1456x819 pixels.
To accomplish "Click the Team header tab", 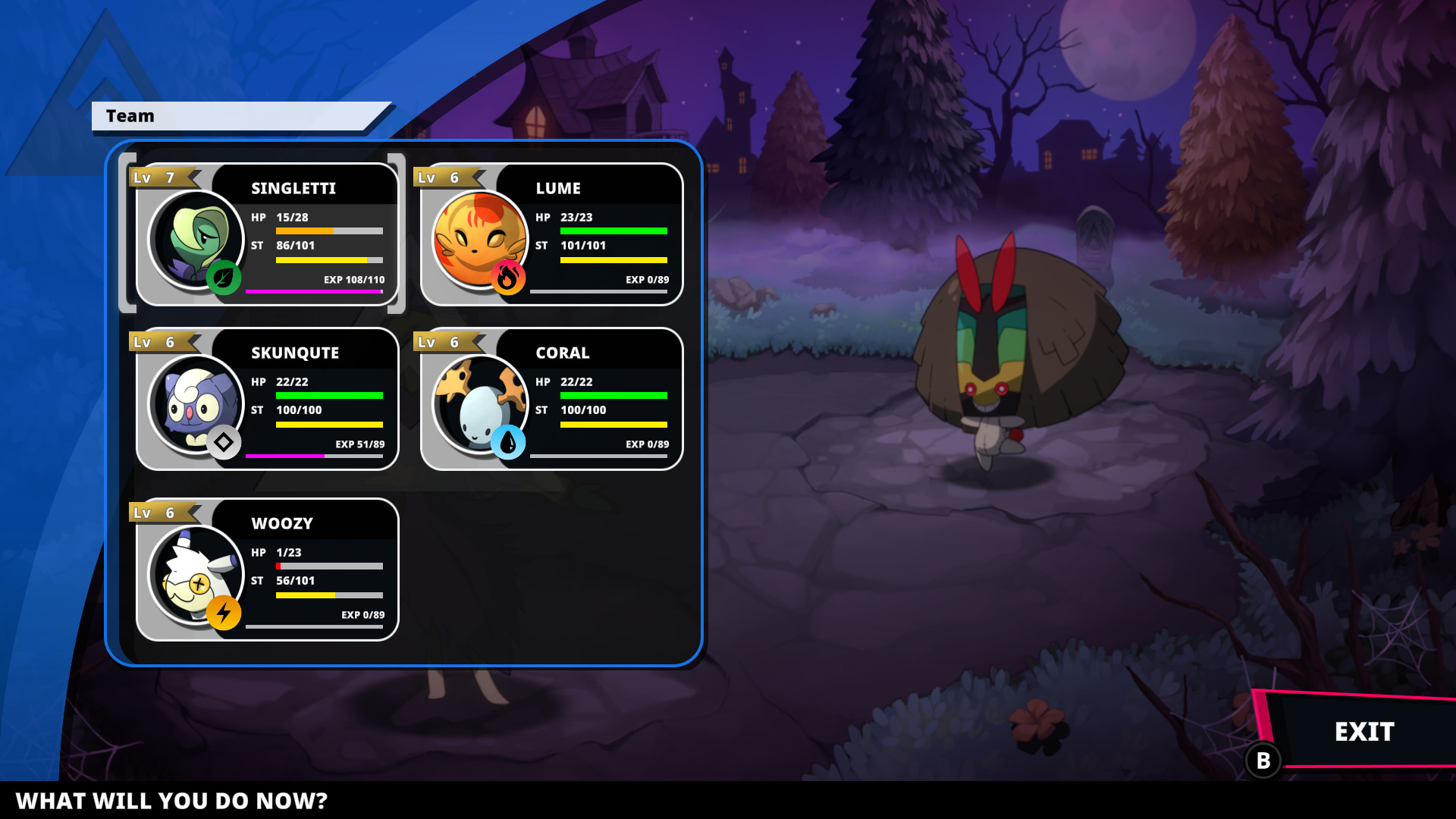I will (131, 116).
